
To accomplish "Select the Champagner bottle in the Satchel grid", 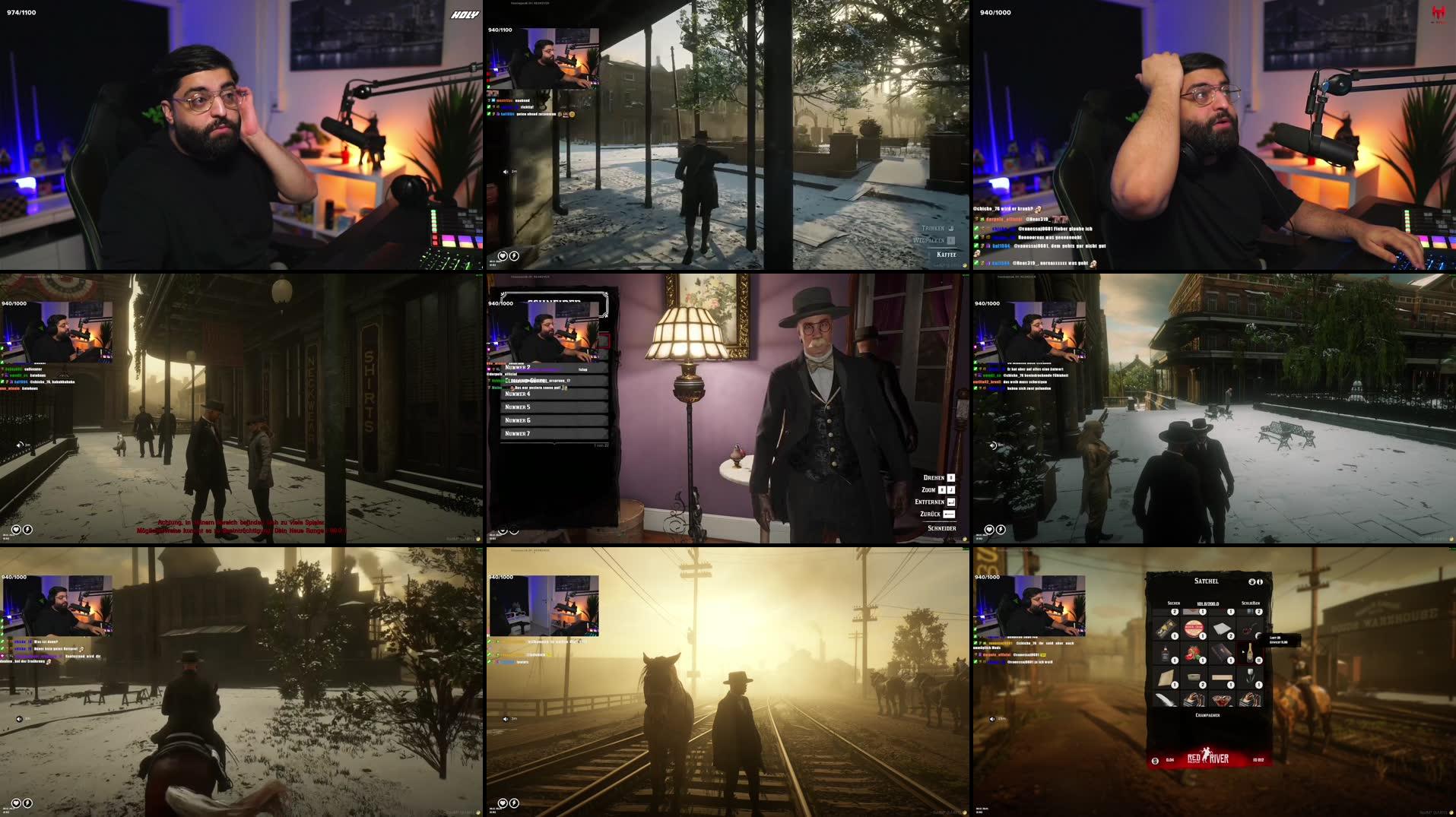I will [1250, 653].
